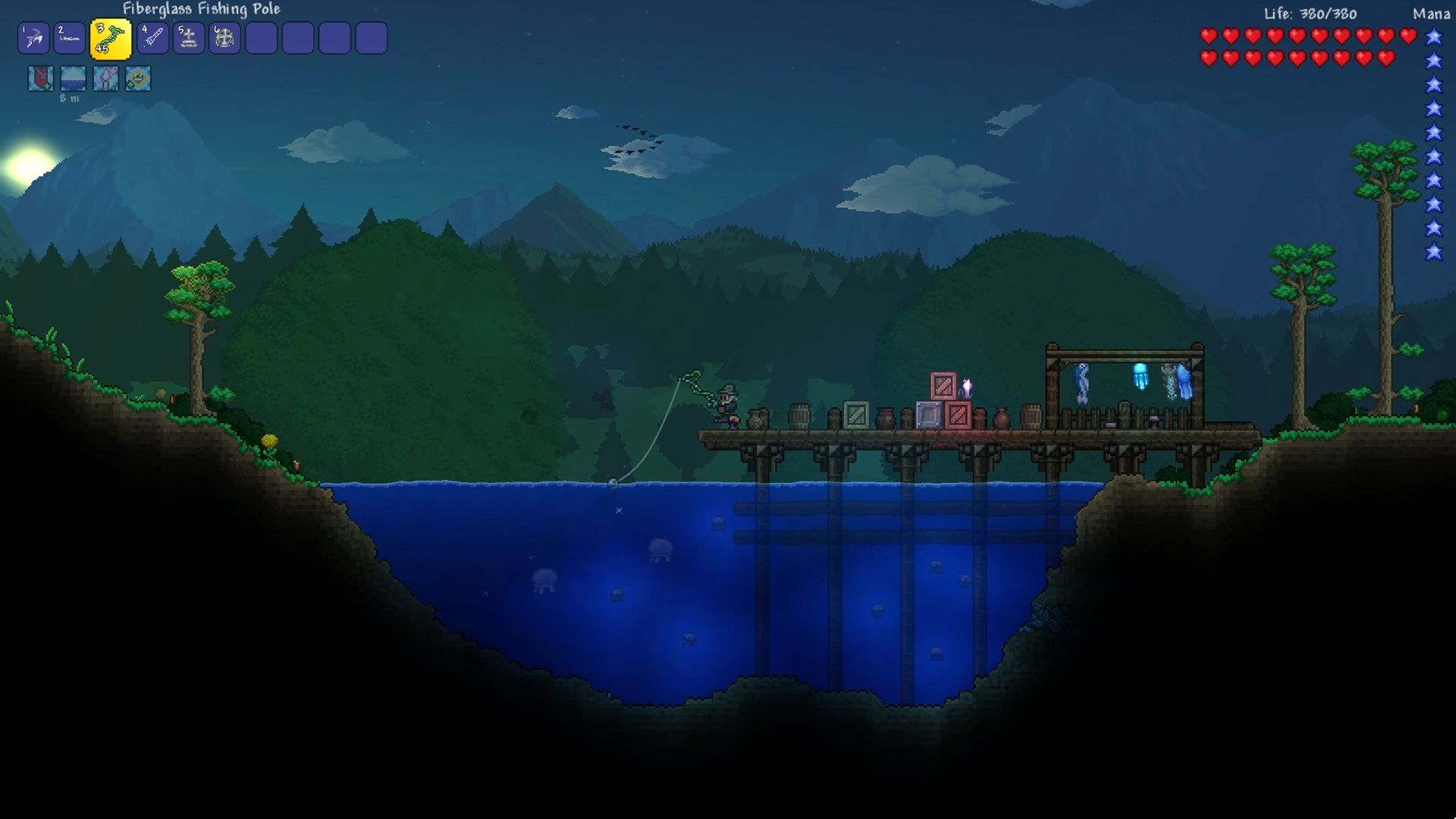
Task: Click the red banner buff icon
Action: 41,78
